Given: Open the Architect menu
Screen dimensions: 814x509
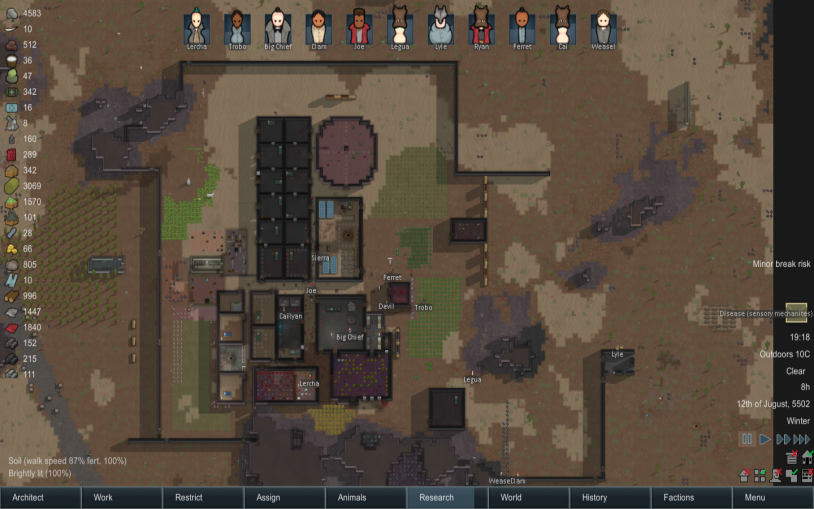Looking at the screenshot, I should [x=40, y=497].
